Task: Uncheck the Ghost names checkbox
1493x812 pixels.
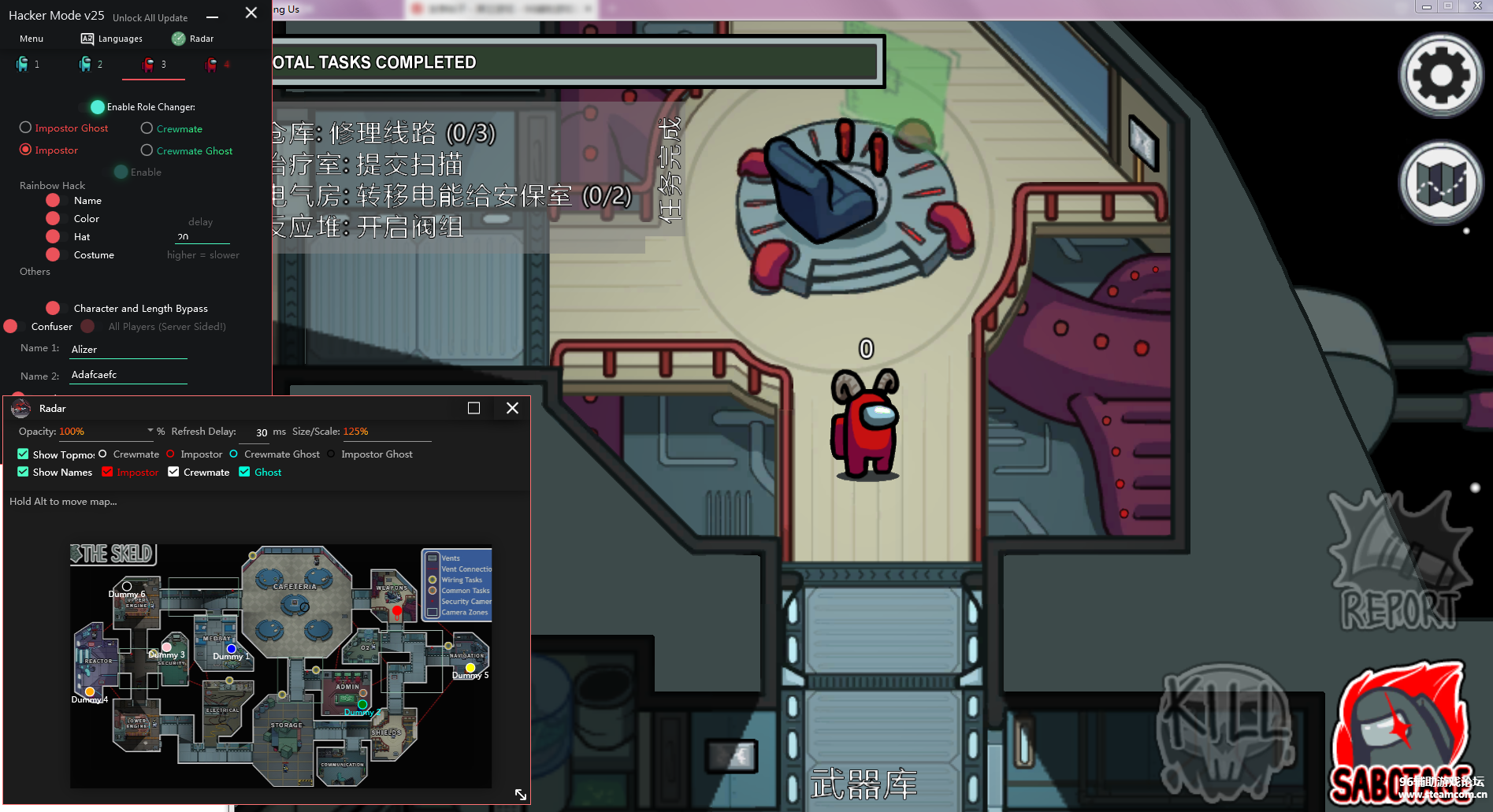Action: [245, 473]
